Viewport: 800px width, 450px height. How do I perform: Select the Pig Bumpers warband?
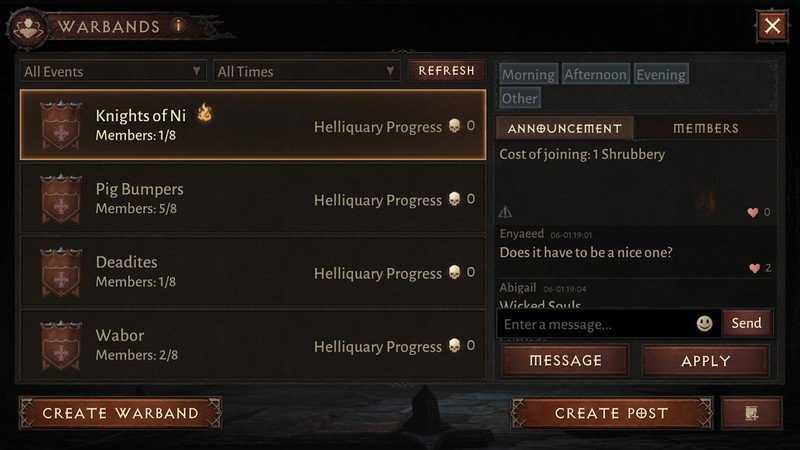point(252,198)
